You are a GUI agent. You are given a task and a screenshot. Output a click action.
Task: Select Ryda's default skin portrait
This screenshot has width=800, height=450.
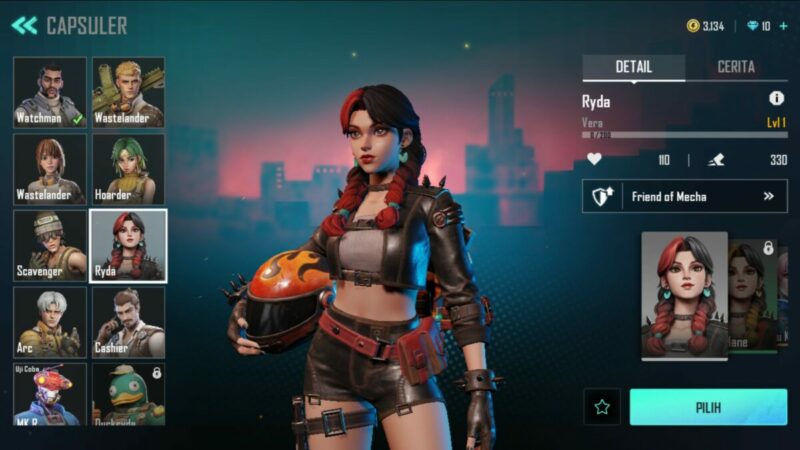684,294
